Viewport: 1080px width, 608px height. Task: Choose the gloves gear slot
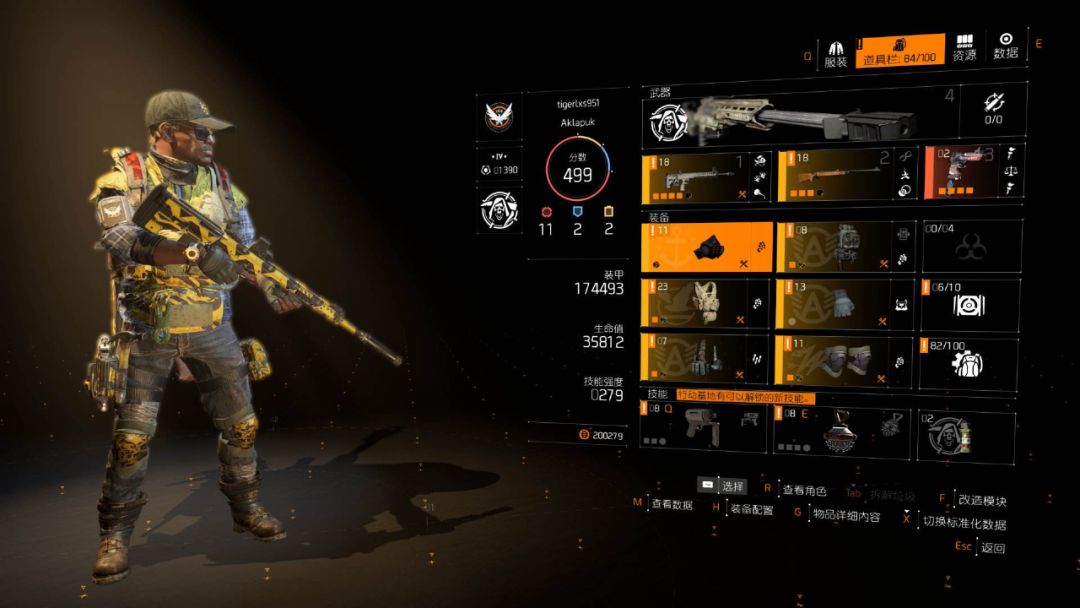click(840, 304)
